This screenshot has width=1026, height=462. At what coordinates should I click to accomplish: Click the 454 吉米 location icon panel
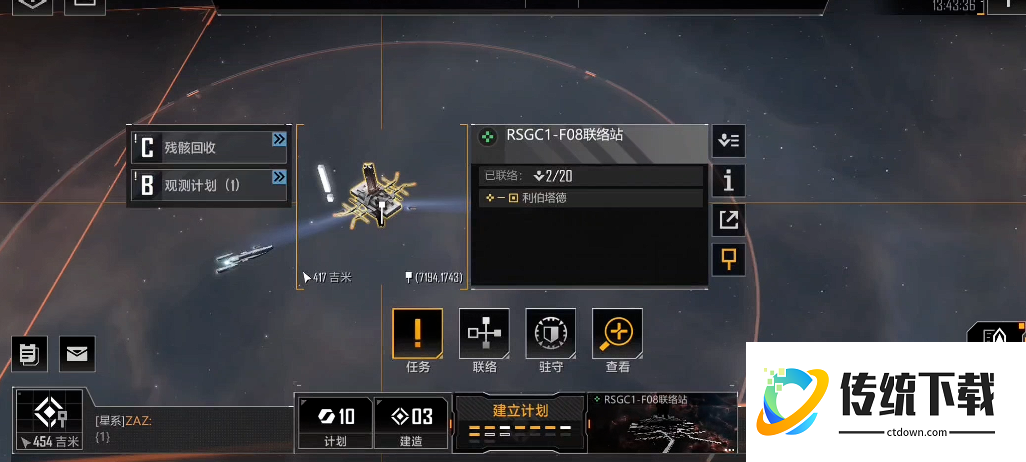point(50,418)
